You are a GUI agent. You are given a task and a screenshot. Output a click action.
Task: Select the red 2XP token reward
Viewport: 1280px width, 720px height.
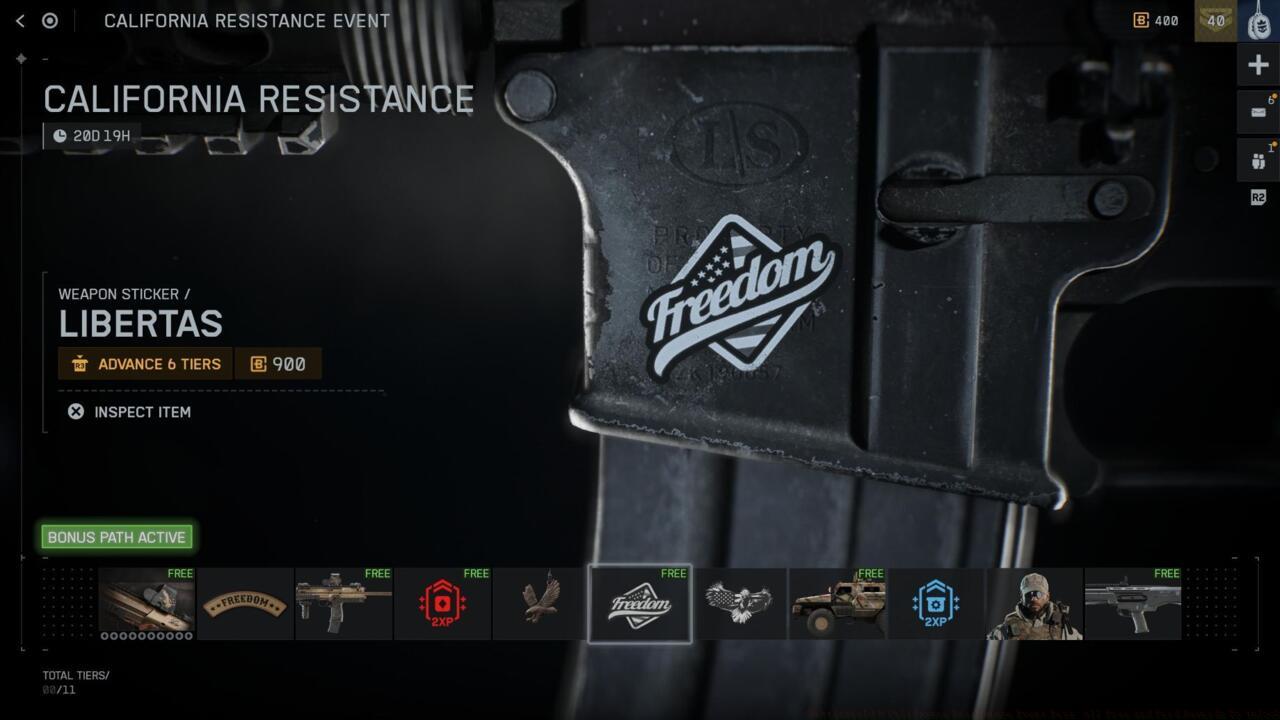tap(442, 604)
